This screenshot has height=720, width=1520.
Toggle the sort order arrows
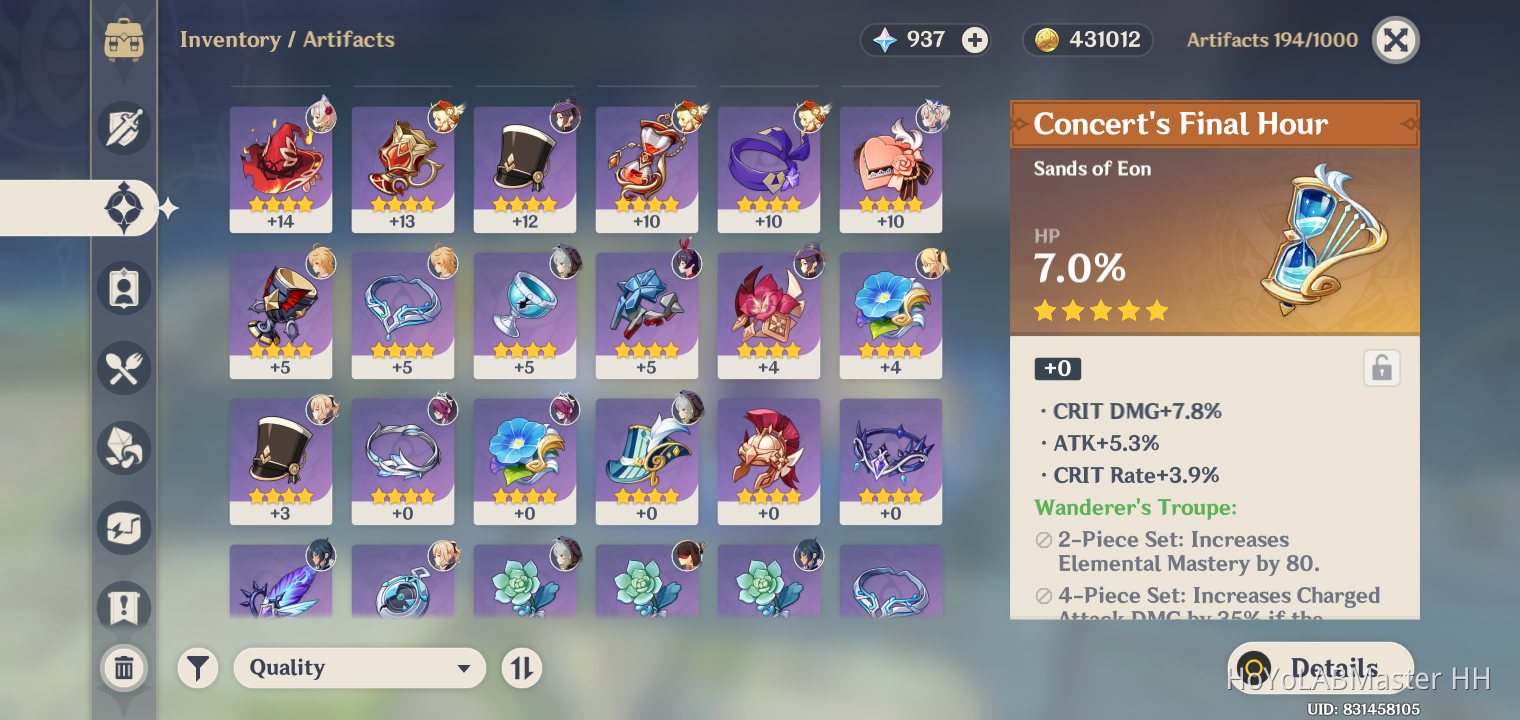(521, 668)
